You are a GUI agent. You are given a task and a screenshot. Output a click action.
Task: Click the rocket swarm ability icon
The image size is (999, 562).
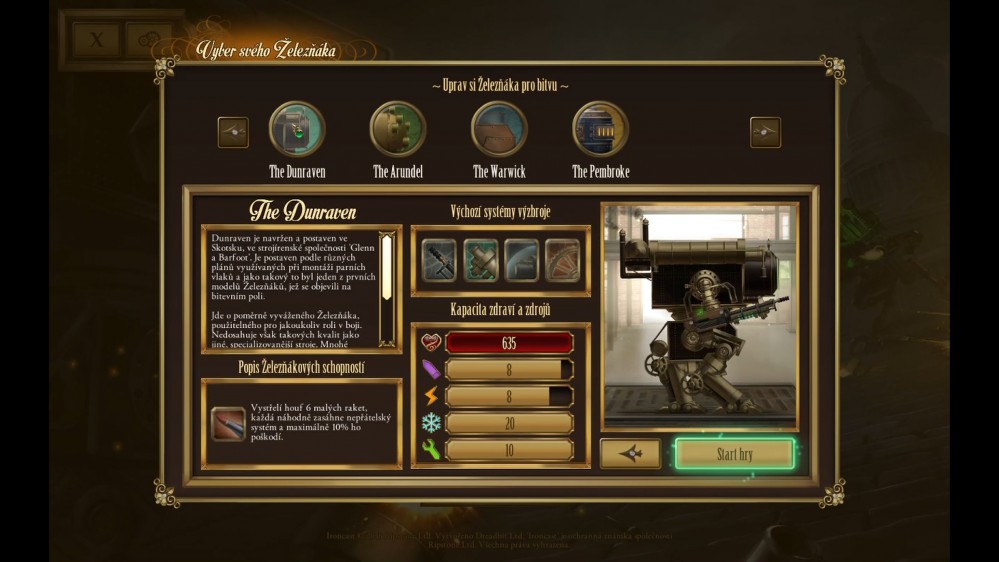[229, 424]
